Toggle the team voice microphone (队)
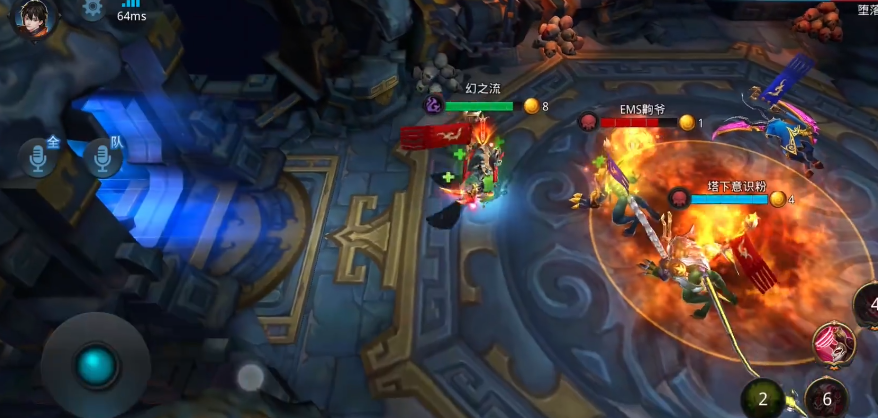878x418 pixels. (103, 158)
